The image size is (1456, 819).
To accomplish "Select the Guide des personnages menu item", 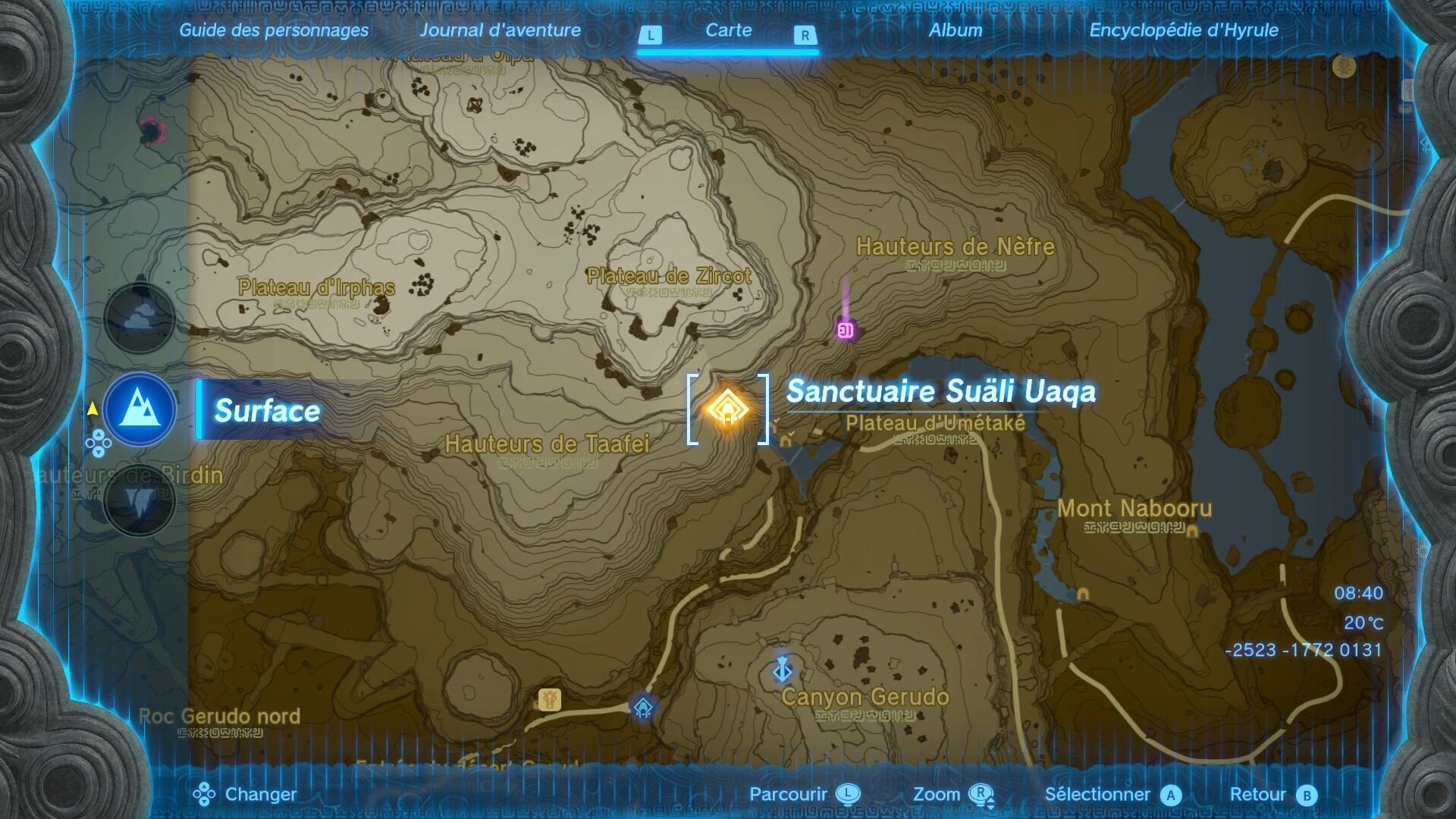I will 274,30.
